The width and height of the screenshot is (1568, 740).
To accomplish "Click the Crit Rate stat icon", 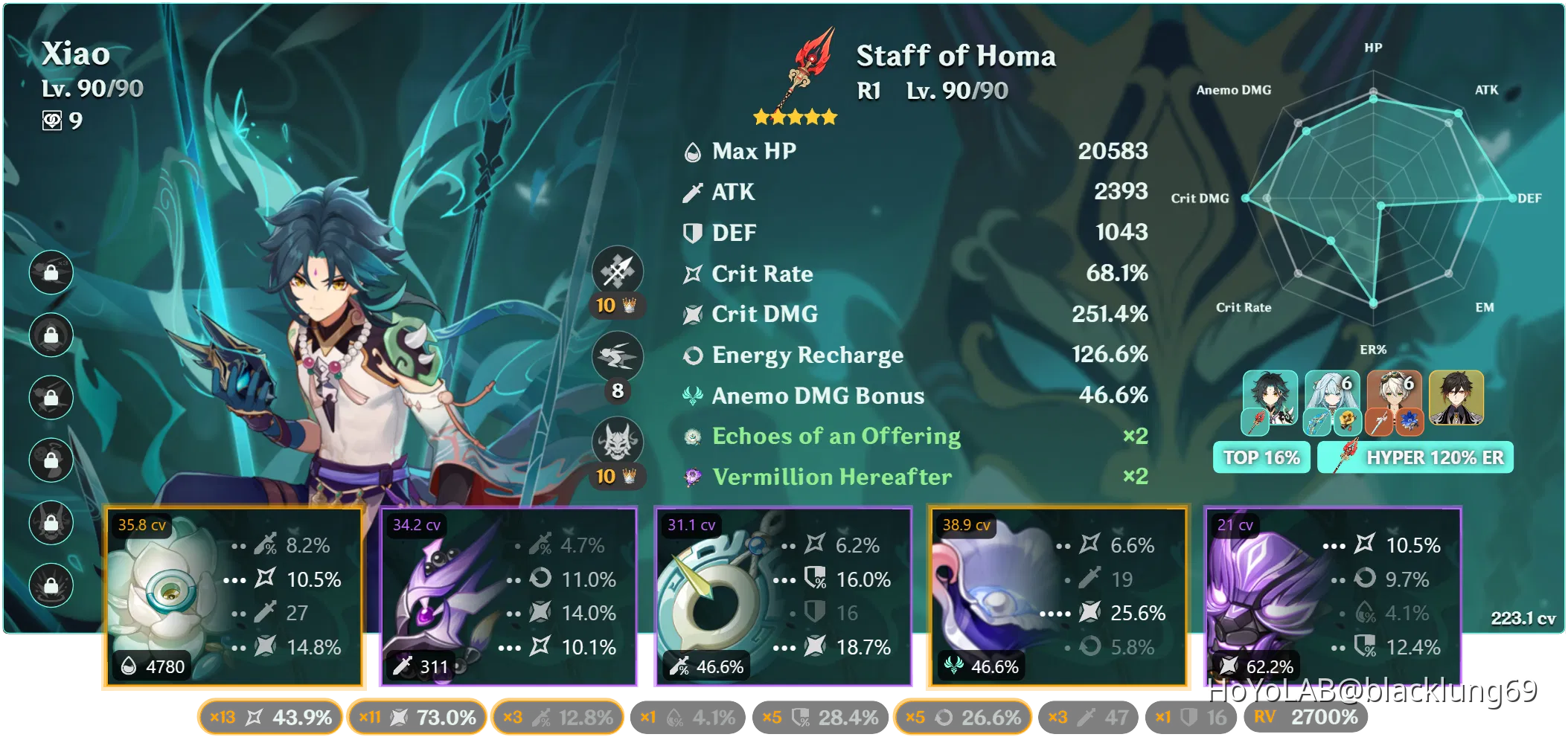I will [691, 273].
